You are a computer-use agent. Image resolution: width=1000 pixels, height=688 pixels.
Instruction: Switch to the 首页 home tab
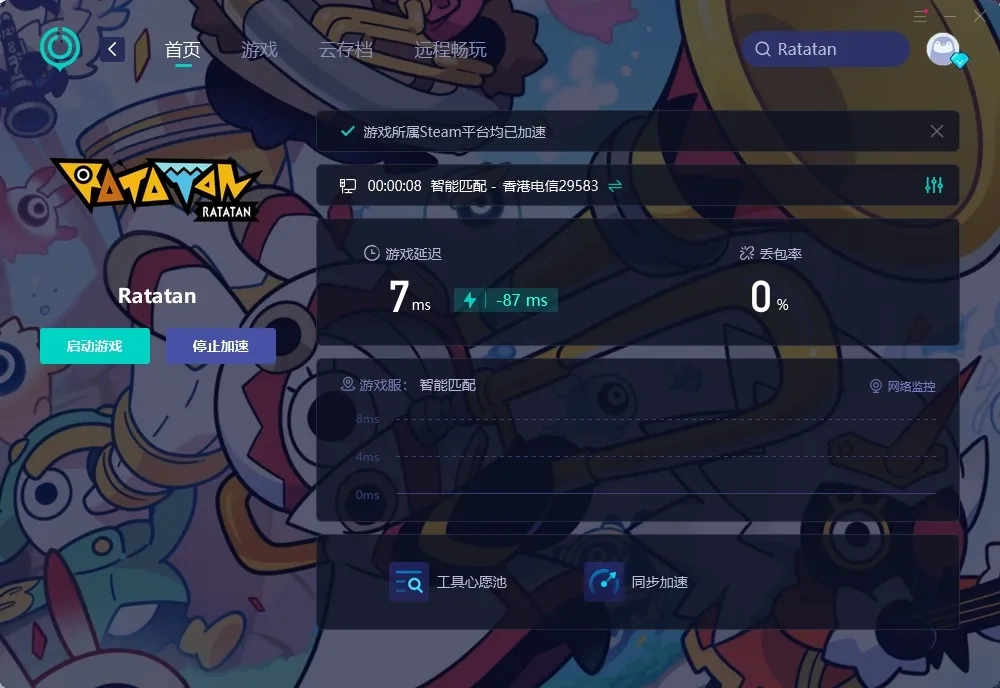pos(183,49)
